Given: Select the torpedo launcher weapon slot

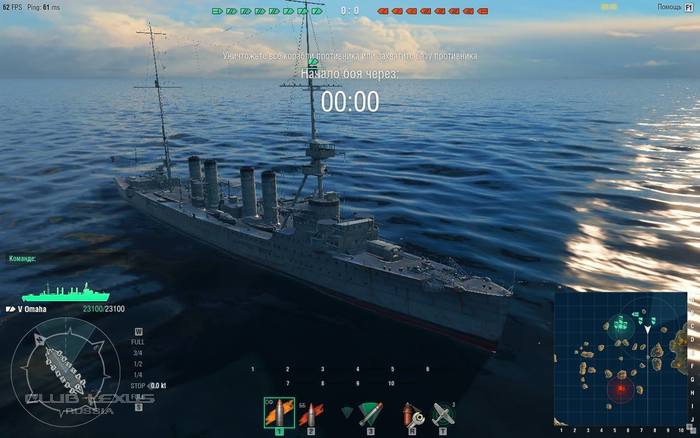Looking at the screenshot, I should pos(370,412).
